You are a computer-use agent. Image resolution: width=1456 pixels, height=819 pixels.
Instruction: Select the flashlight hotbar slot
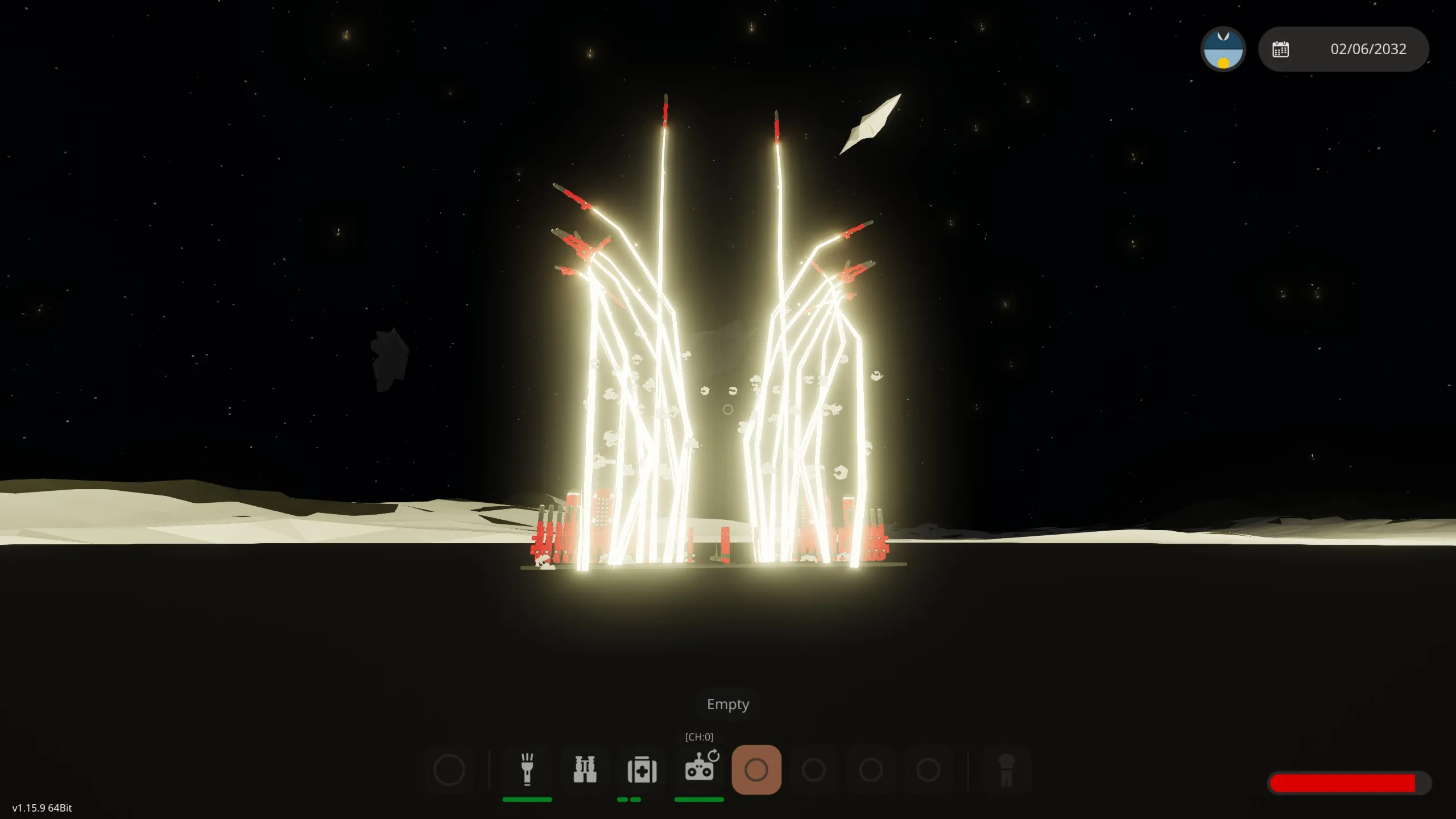tap(527, 770)
